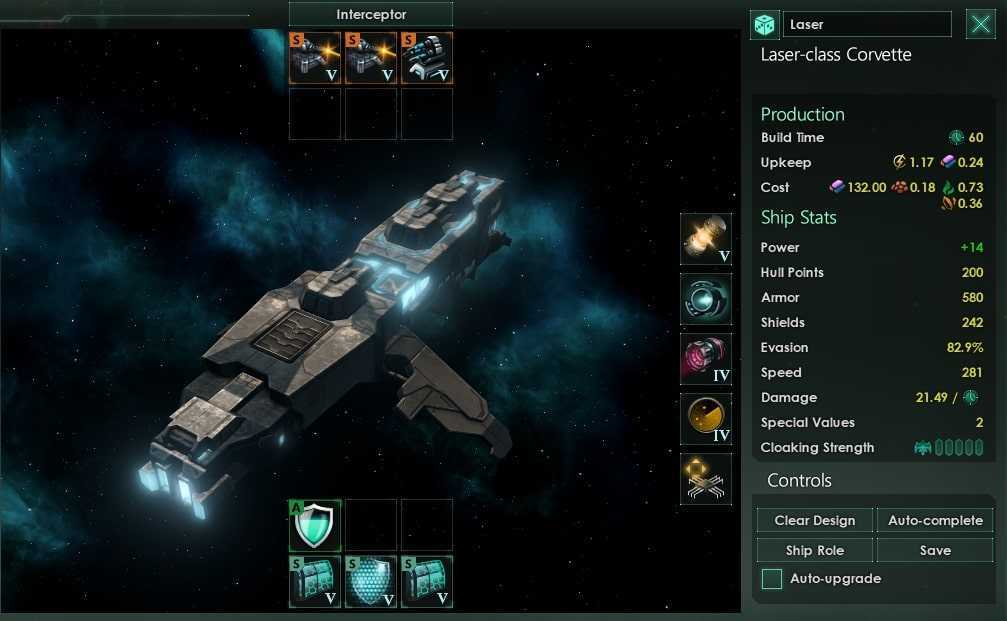This screenshot has width=1007, height=621.
Task: Click the Interceptor section header
Action: 371,14
